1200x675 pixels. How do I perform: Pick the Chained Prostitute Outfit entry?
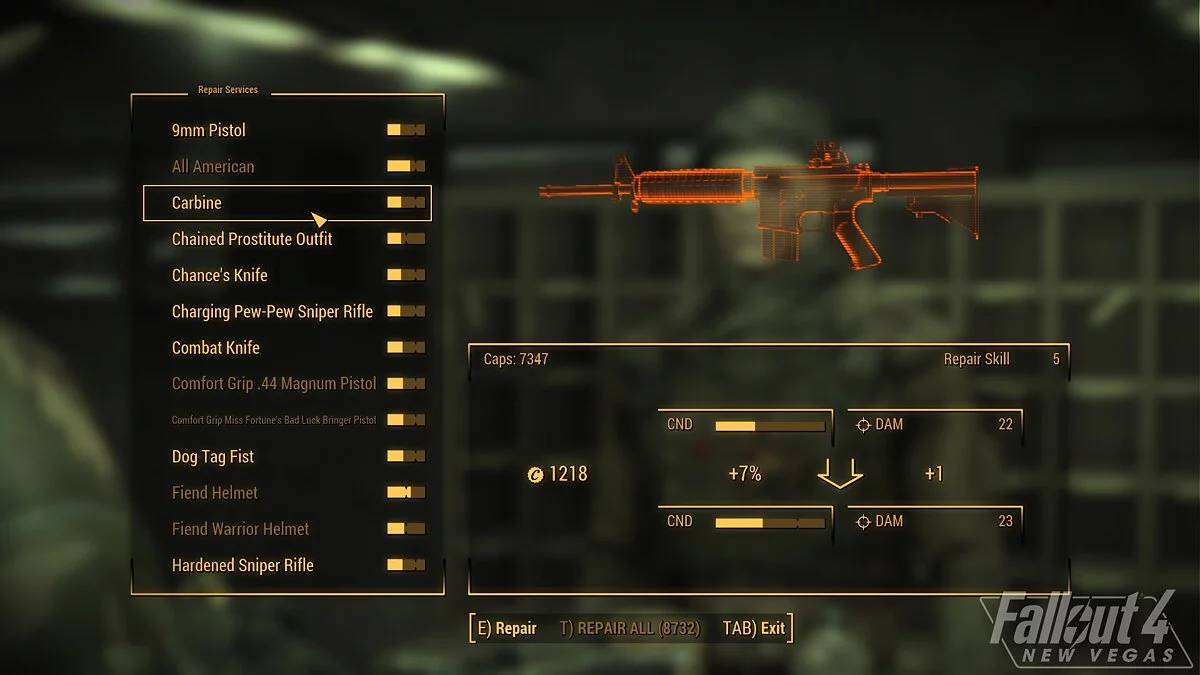[x=252, y=239]
